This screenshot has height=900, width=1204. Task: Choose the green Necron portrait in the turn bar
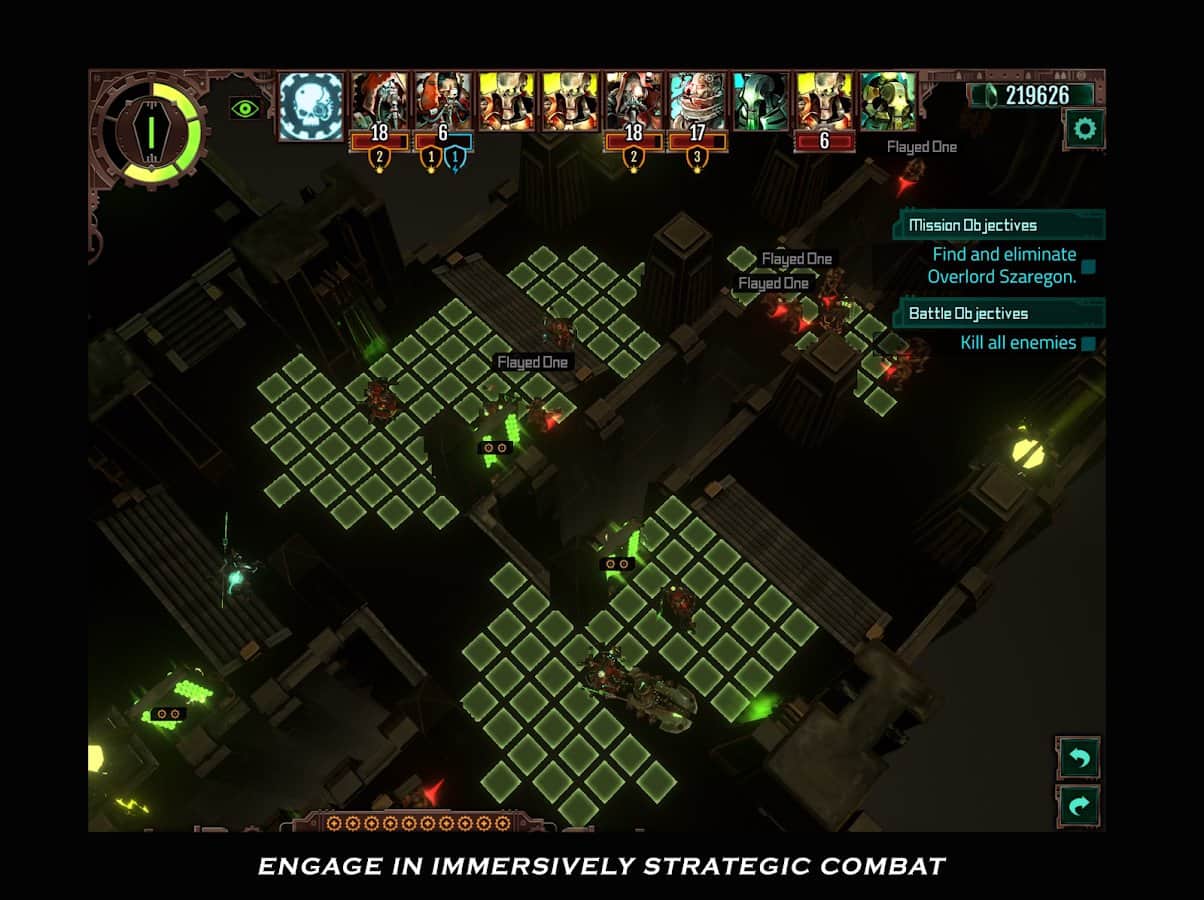760,101
